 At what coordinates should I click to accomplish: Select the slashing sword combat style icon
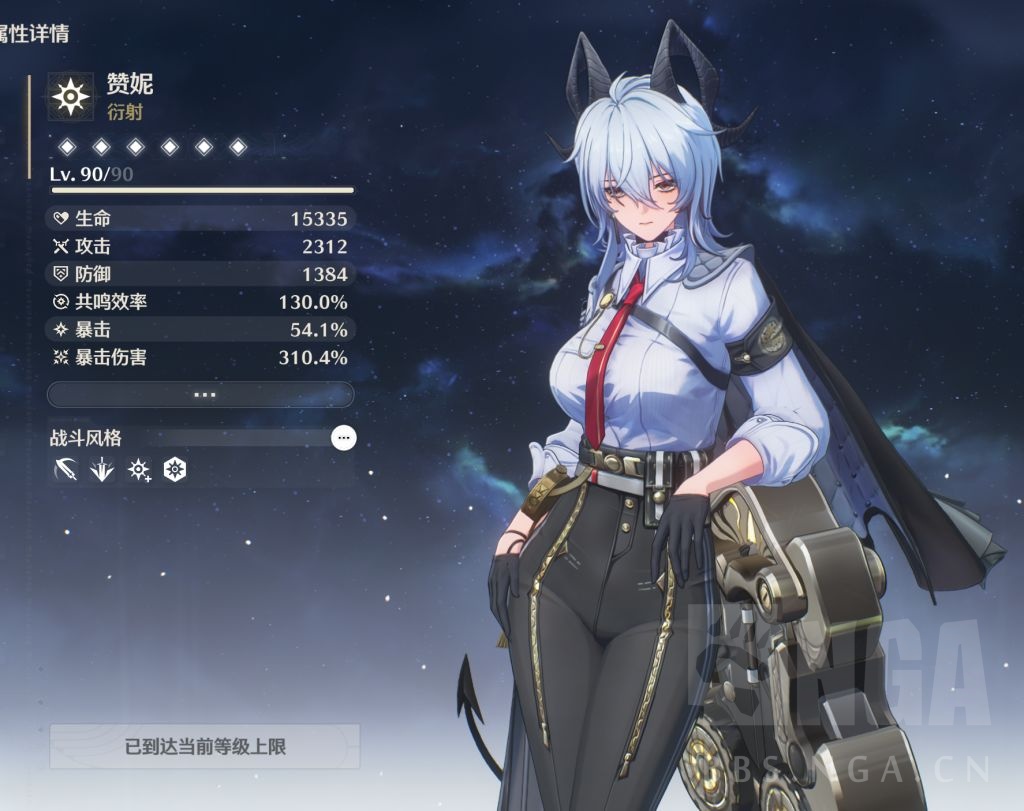[x=66, y=469]
